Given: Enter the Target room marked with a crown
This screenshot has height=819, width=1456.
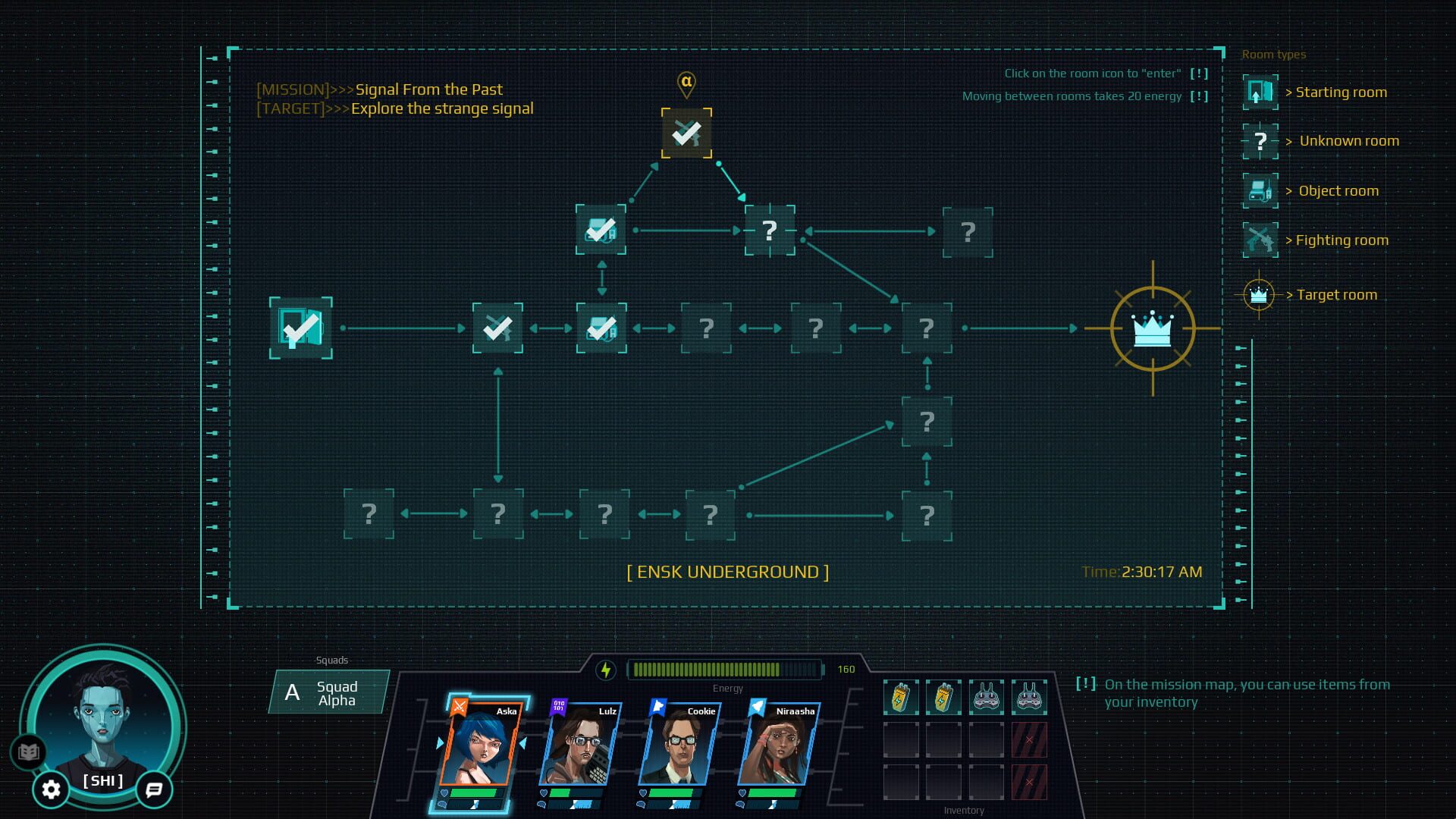Looking at the screenshot, I should point(1153,327).
